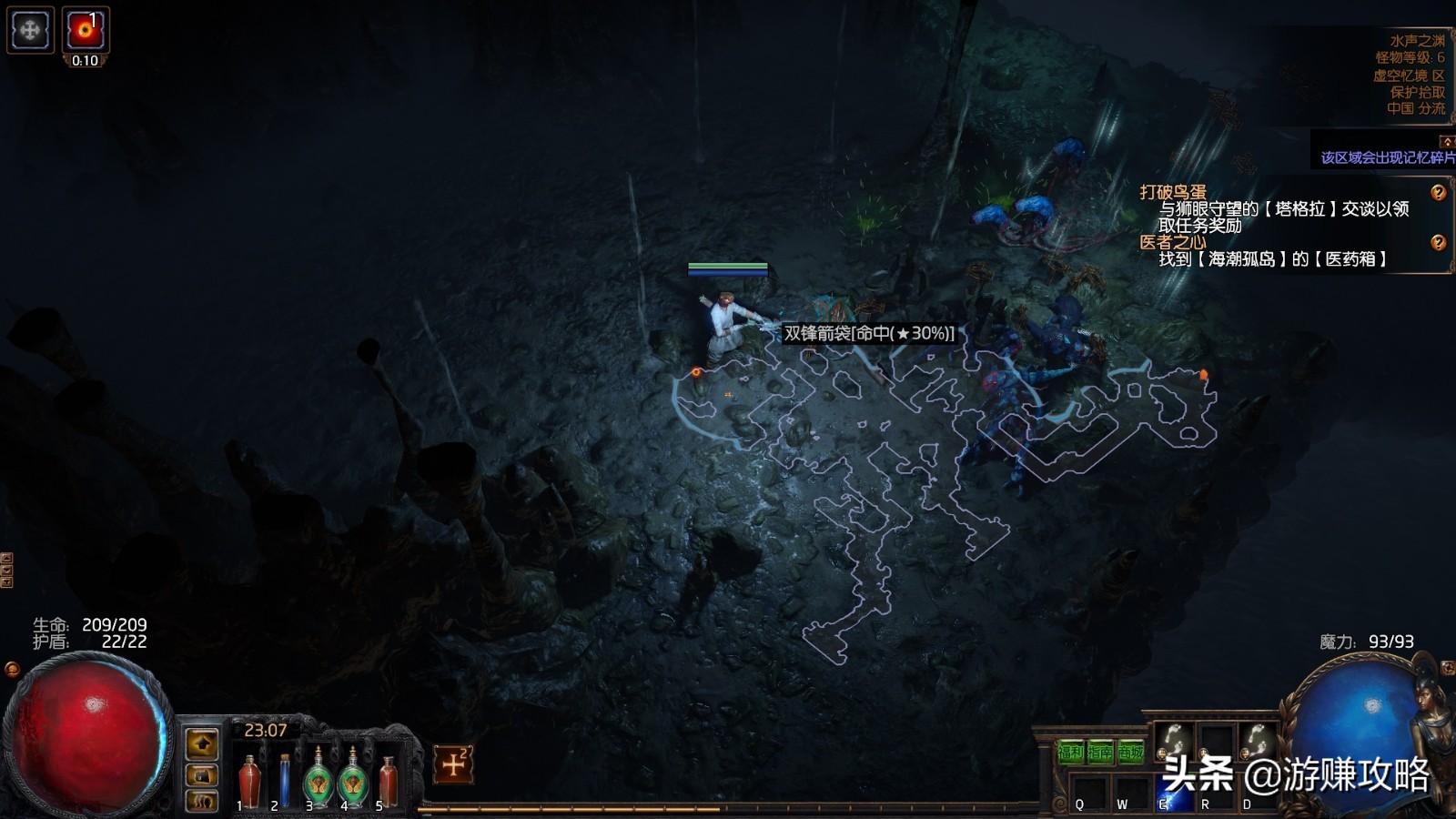Pick up the 双锋箭袋 item label
Screen dimensions: 1456x819
(x=869, y=333)
